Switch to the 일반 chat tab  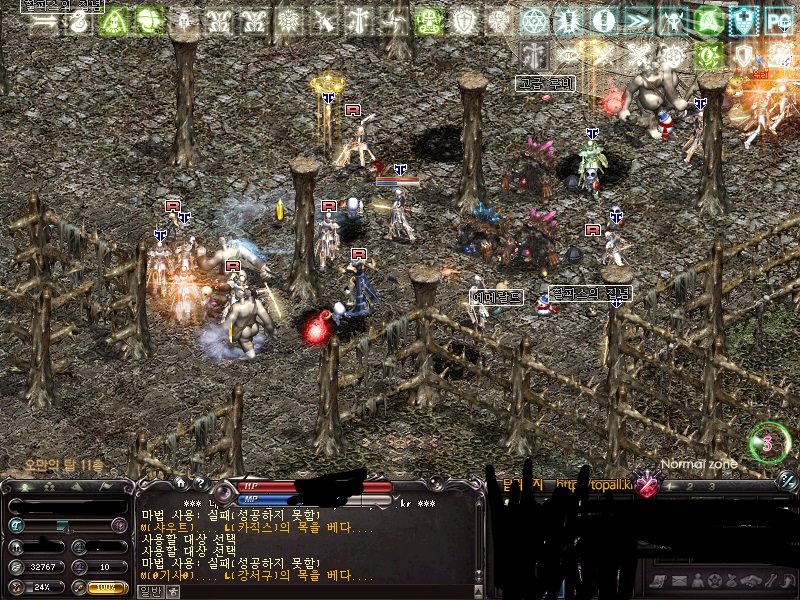(147, 591)
